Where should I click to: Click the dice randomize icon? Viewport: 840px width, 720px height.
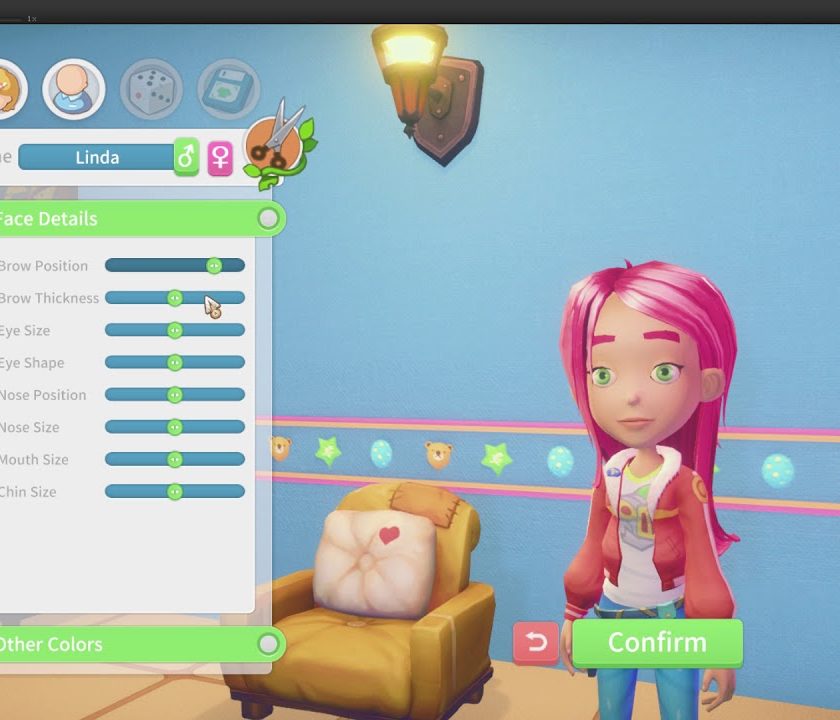point(151,88)
